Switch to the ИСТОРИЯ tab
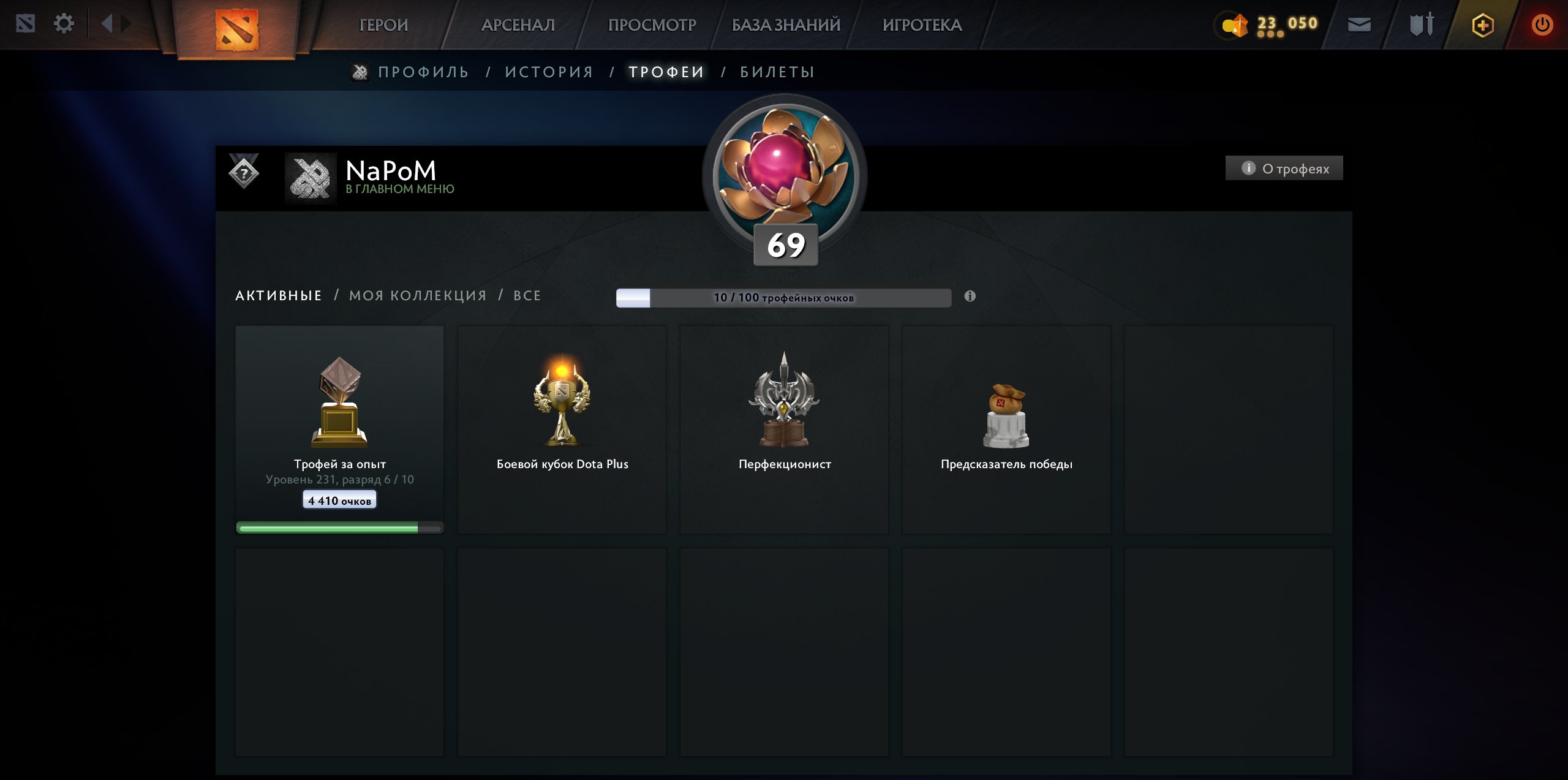Image resolution: width=1568 pixels, height=780 pixels. coord(549,71)
